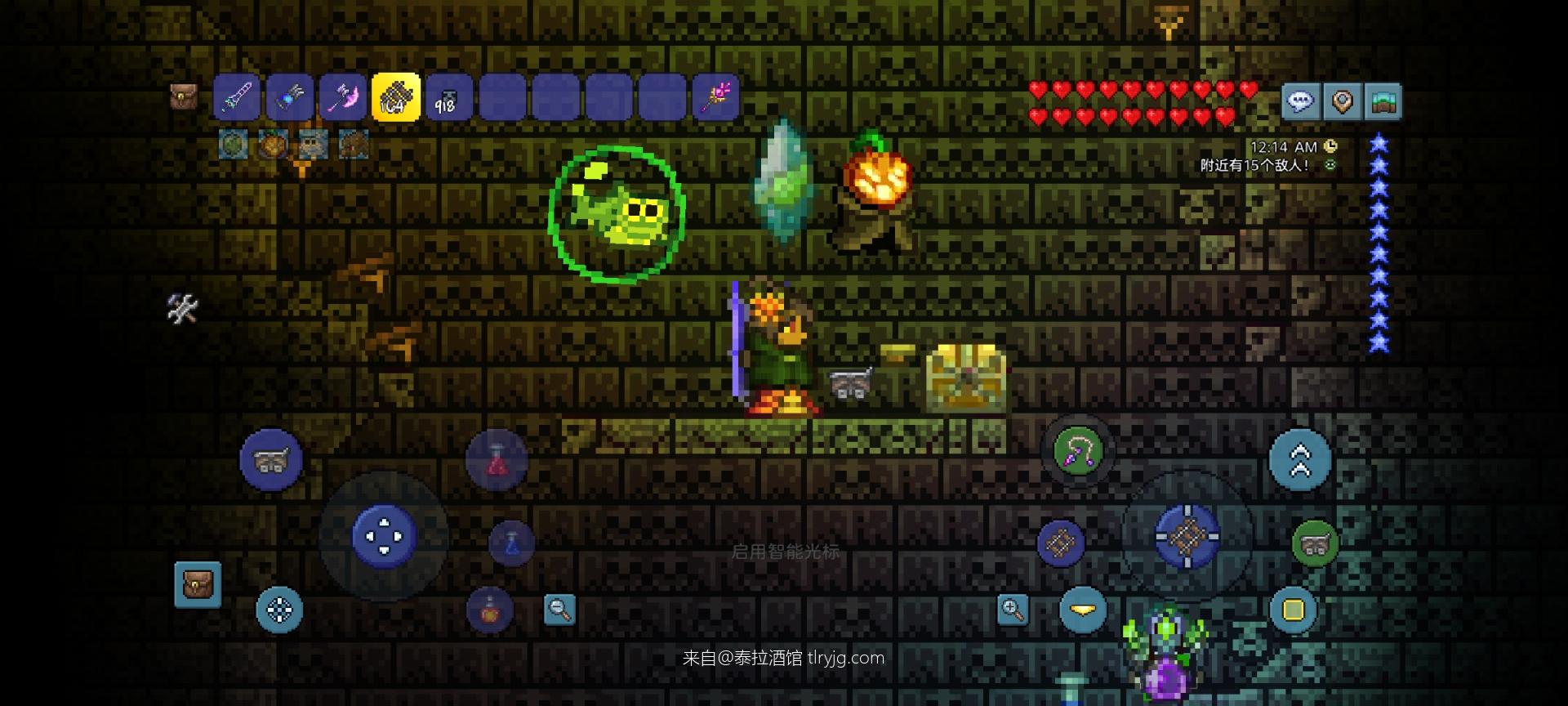Open the inventory bag beside the hotbar
This screenshot has height=706, width=1568.
[x=183, y=96]
